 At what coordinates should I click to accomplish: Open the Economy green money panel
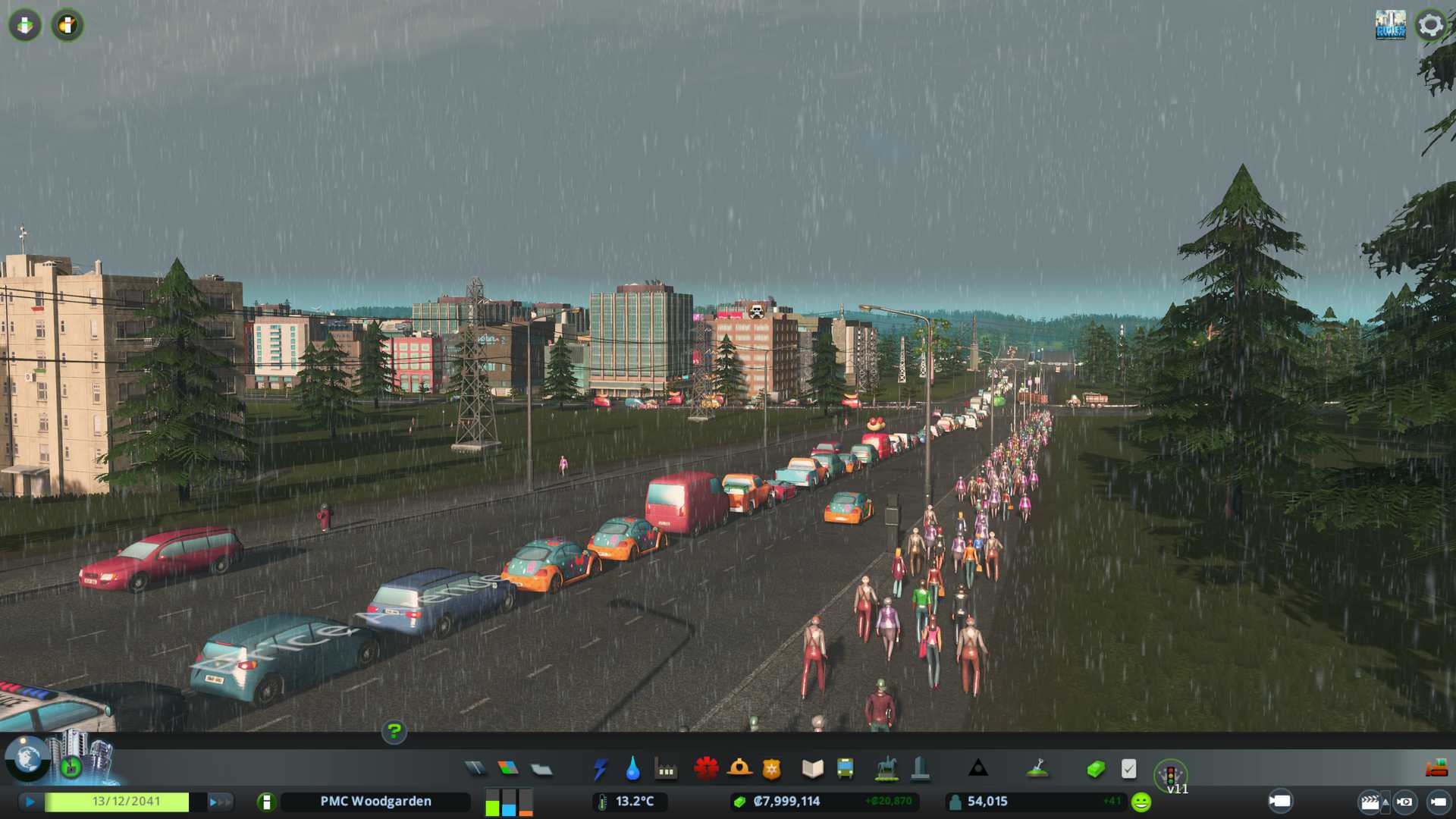click(x=1095, y=769)
